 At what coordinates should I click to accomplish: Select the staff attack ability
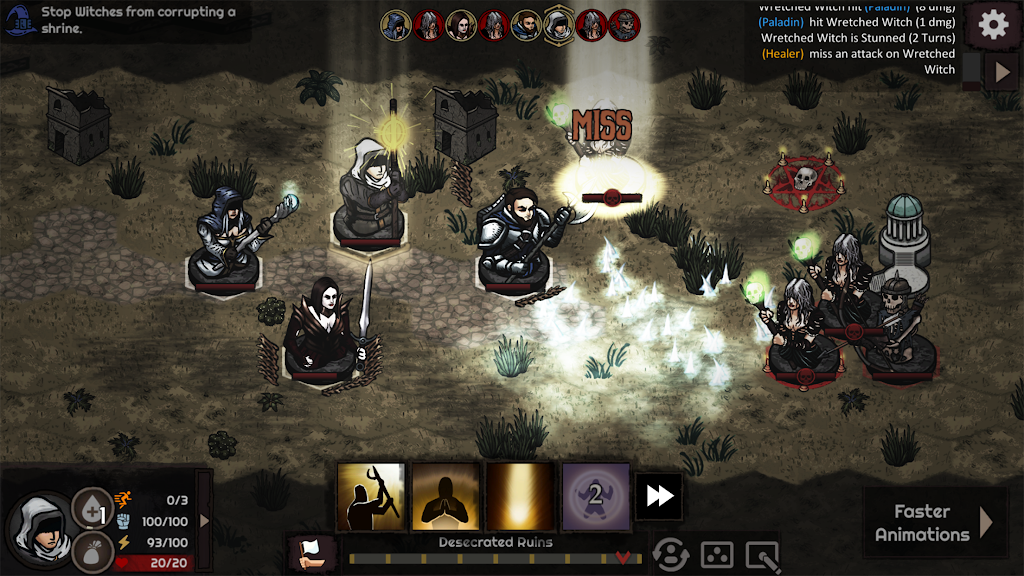371,496
